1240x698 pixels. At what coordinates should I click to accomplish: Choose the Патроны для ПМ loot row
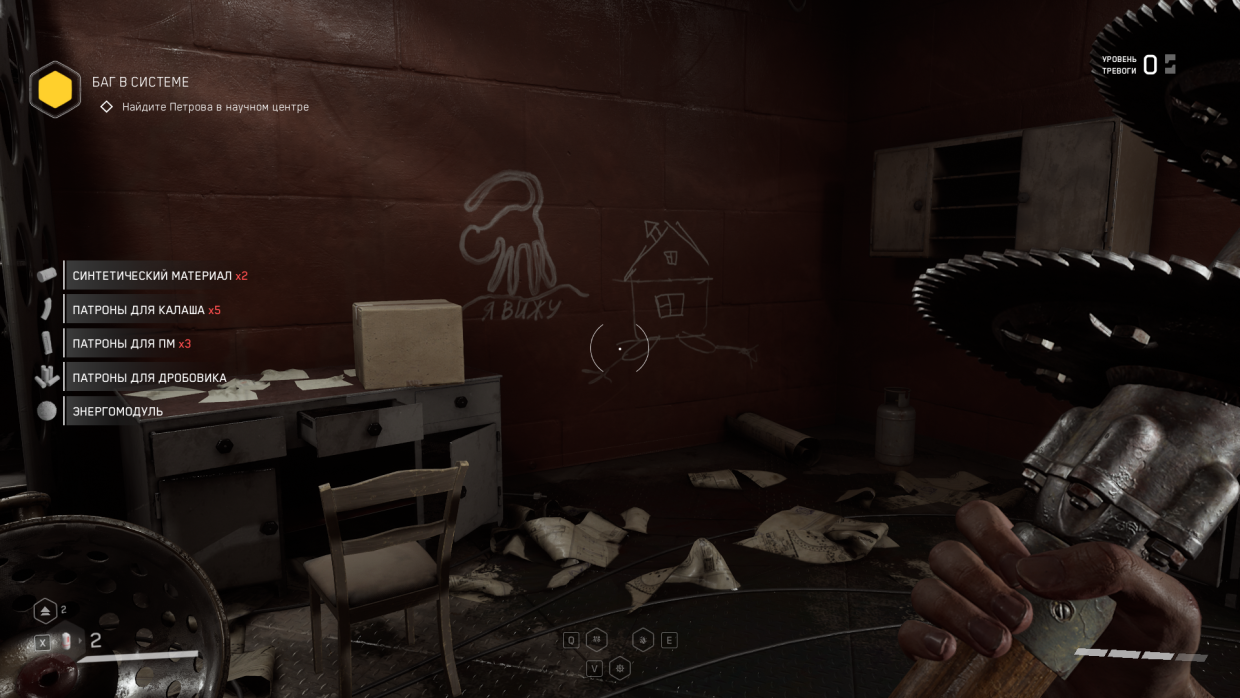[x=131, y=344]
